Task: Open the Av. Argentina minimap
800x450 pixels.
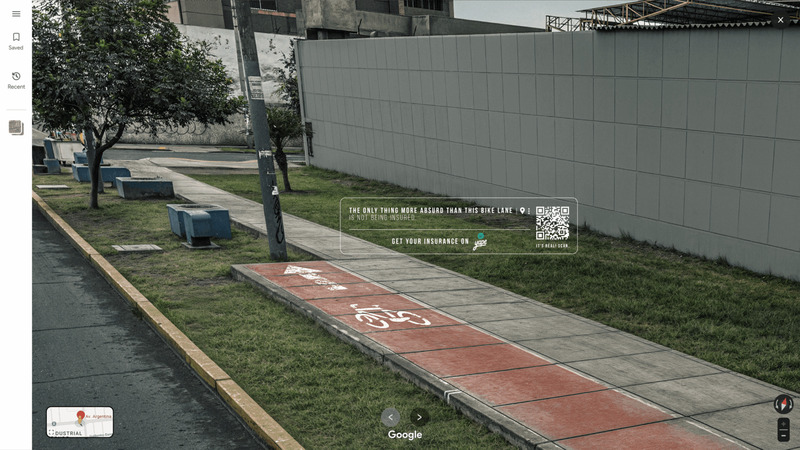Action: (x=80, y=421)
